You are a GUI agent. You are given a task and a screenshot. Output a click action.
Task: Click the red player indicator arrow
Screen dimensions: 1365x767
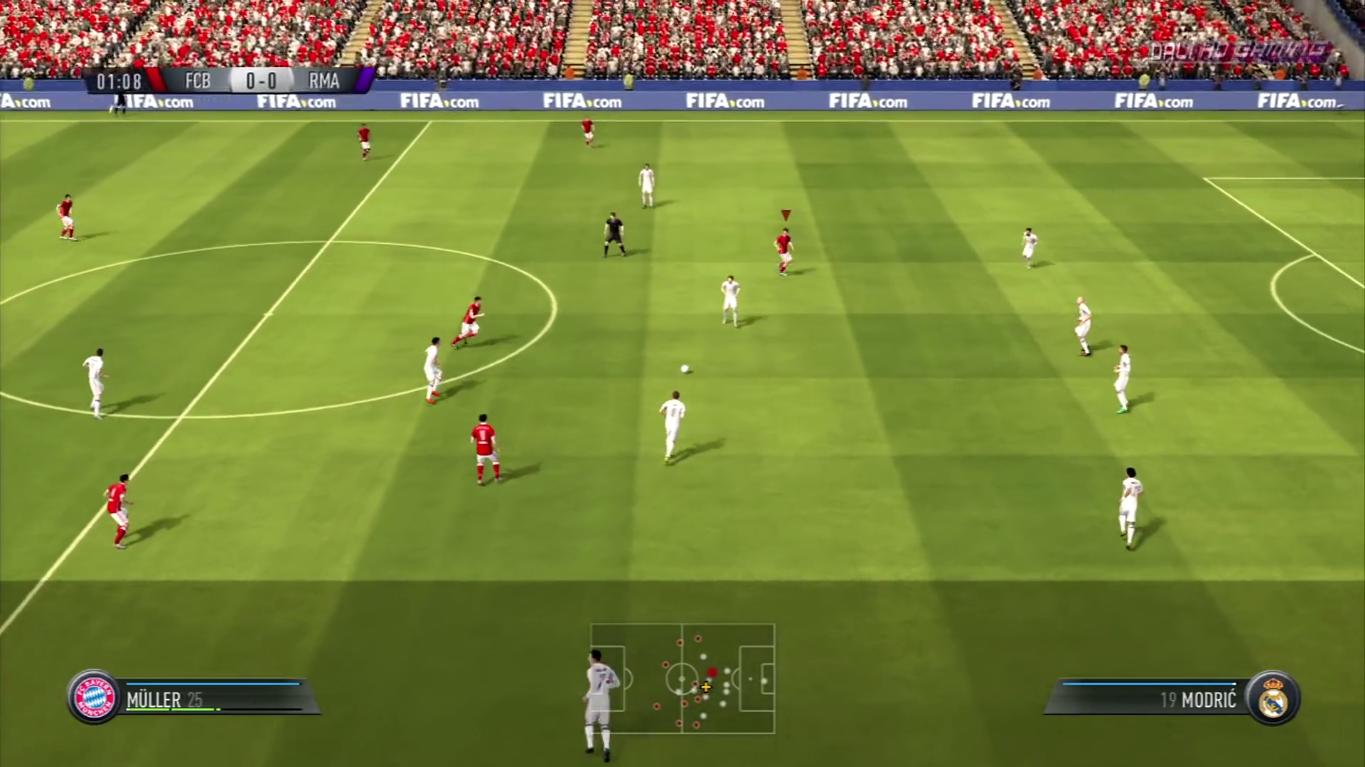[784, 214]
